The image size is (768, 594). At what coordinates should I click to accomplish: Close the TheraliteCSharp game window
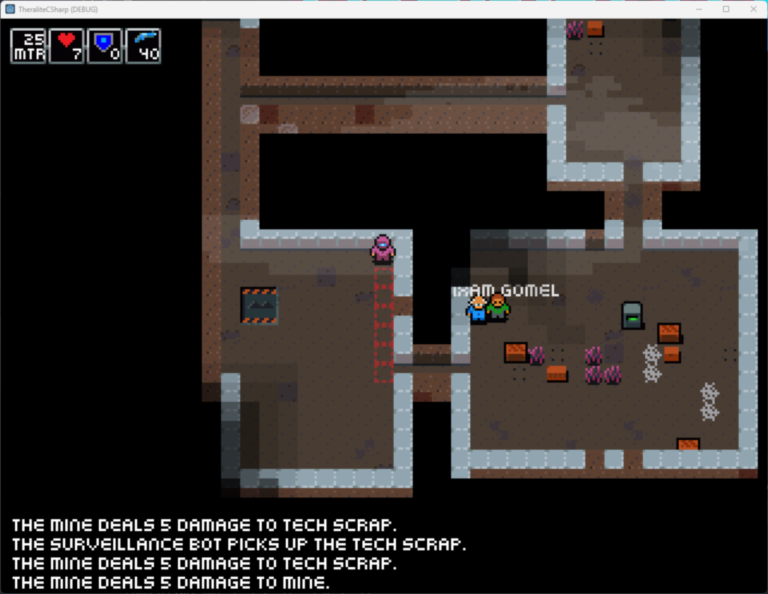click(751, 9)
